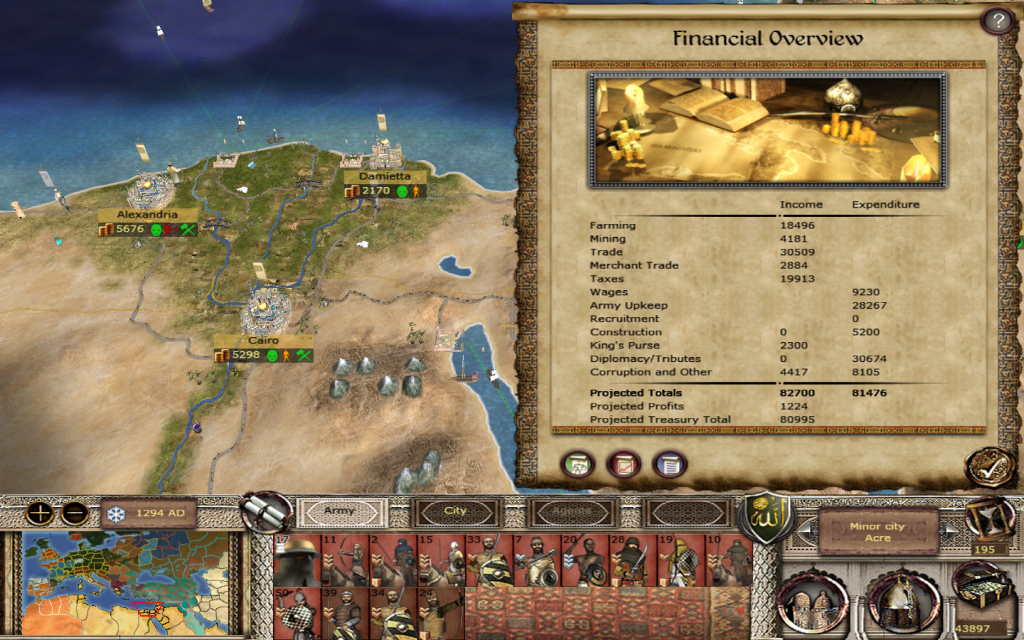End the turn with the hourglass button
The image size is (1024, 640).
989,519
